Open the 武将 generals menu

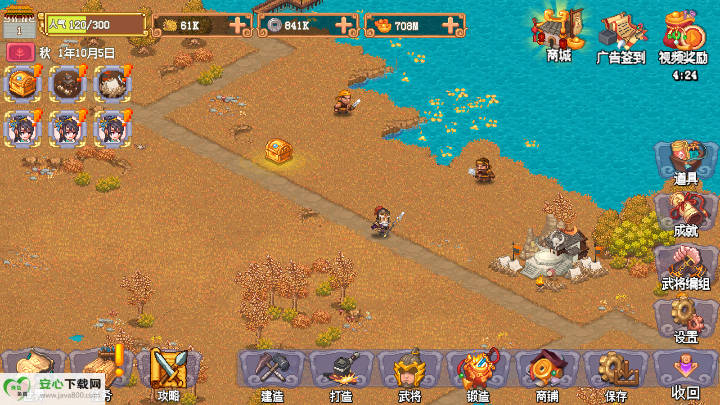point(410,373)
